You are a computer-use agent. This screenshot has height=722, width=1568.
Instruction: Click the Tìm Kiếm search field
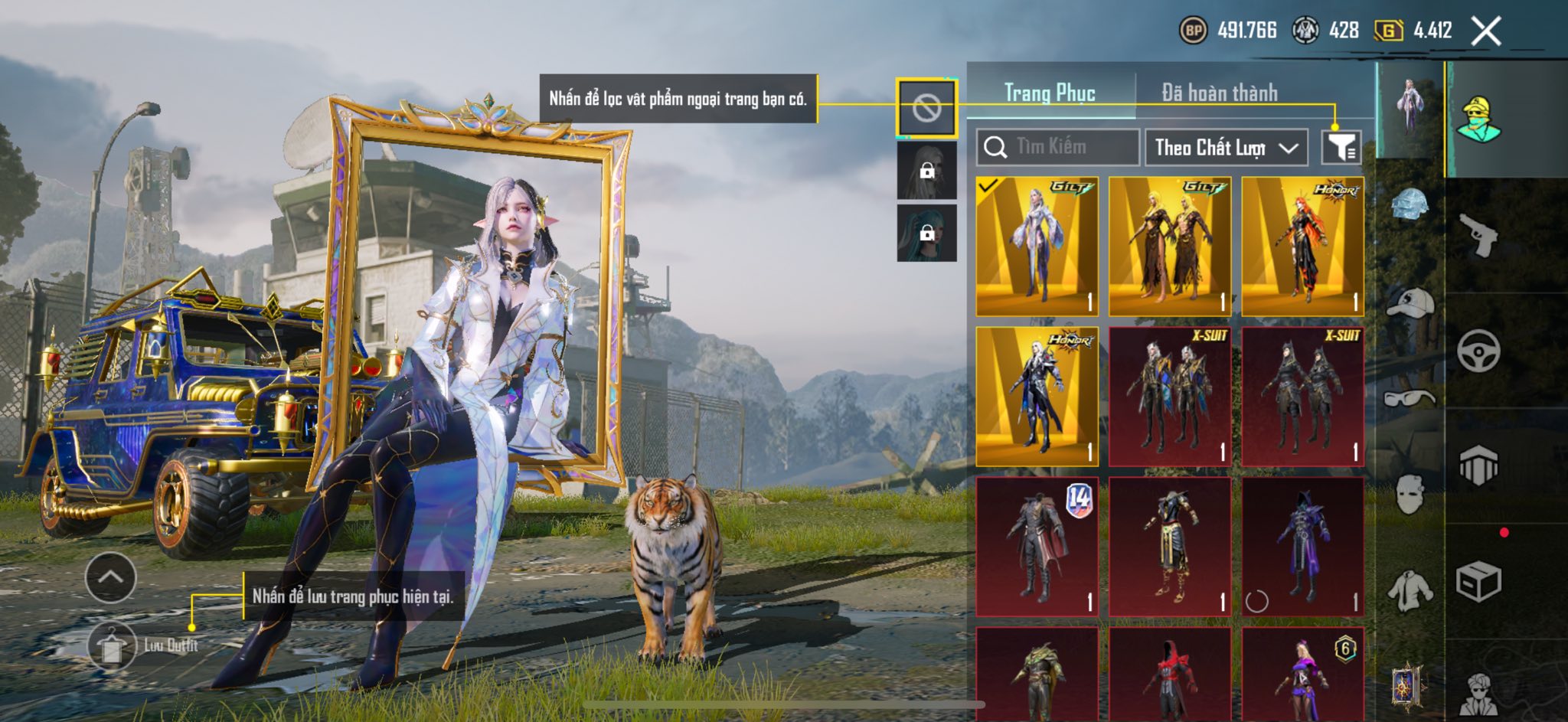click(1058, 147)
